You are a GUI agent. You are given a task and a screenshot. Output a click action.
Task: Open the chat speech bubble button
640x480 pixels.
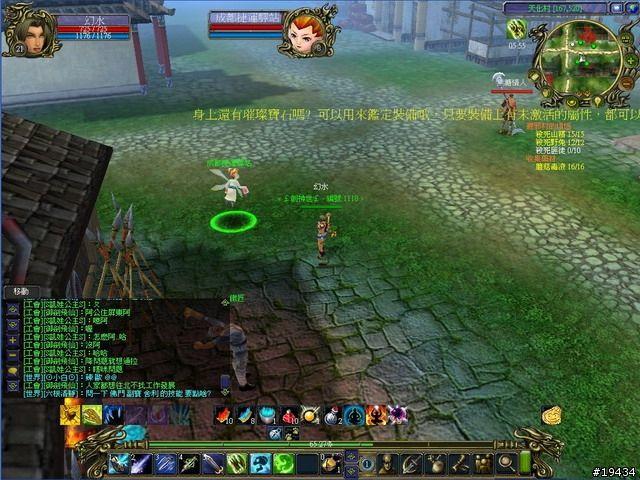coord(11,370)
